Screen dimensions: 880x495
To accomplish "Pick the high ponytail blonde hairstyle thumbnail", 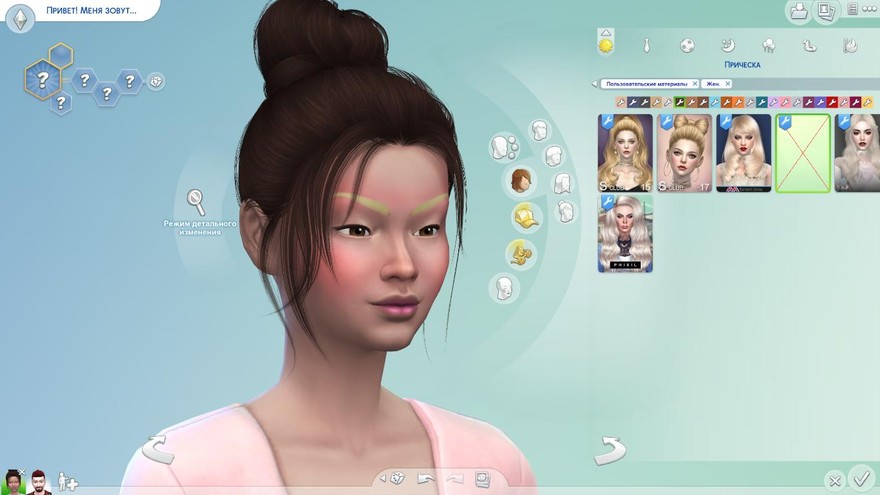I will point(625,152).
